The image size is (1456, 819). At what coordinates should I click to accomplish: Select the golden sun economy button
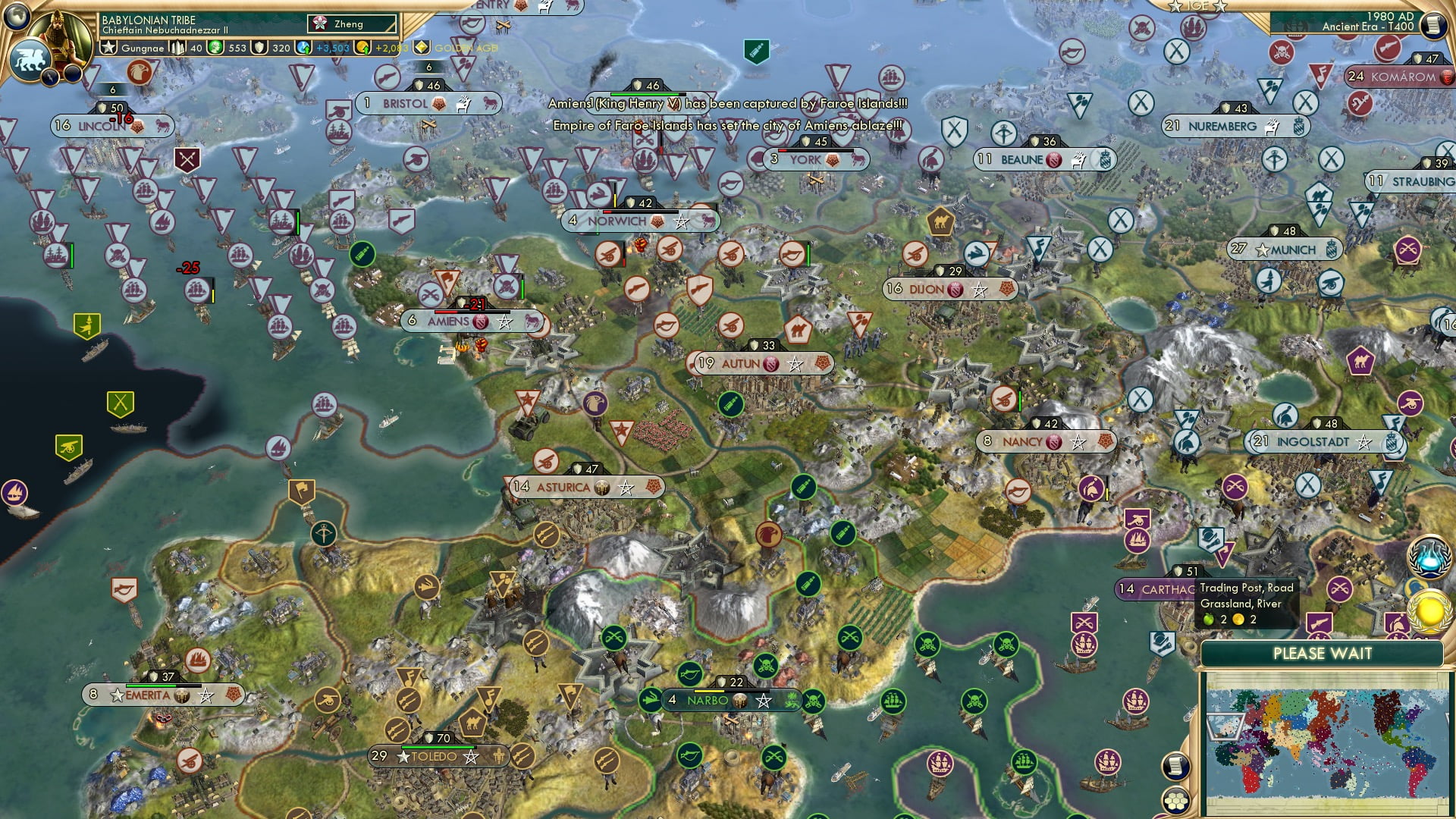tap(1429, 613)
